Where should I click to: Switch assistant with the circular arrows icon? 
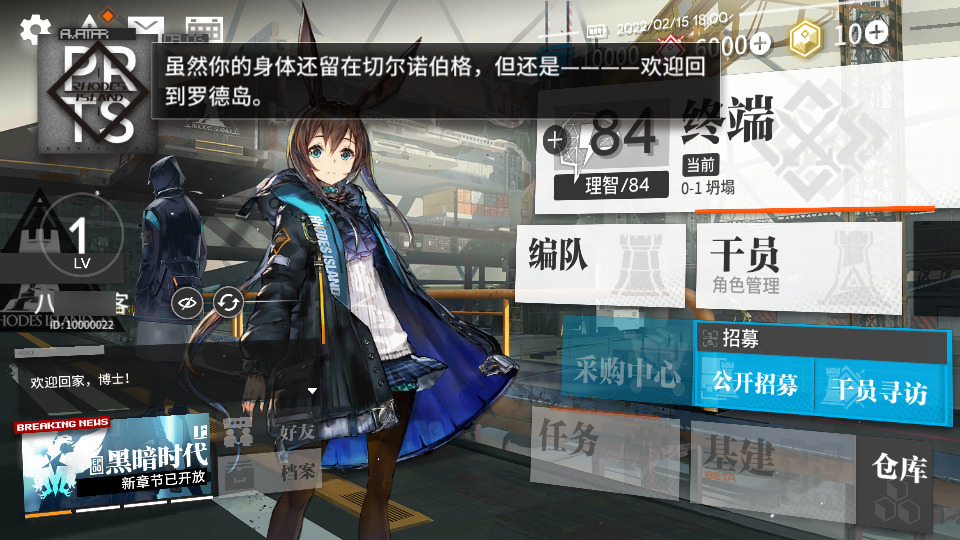(x=229, y=301)
